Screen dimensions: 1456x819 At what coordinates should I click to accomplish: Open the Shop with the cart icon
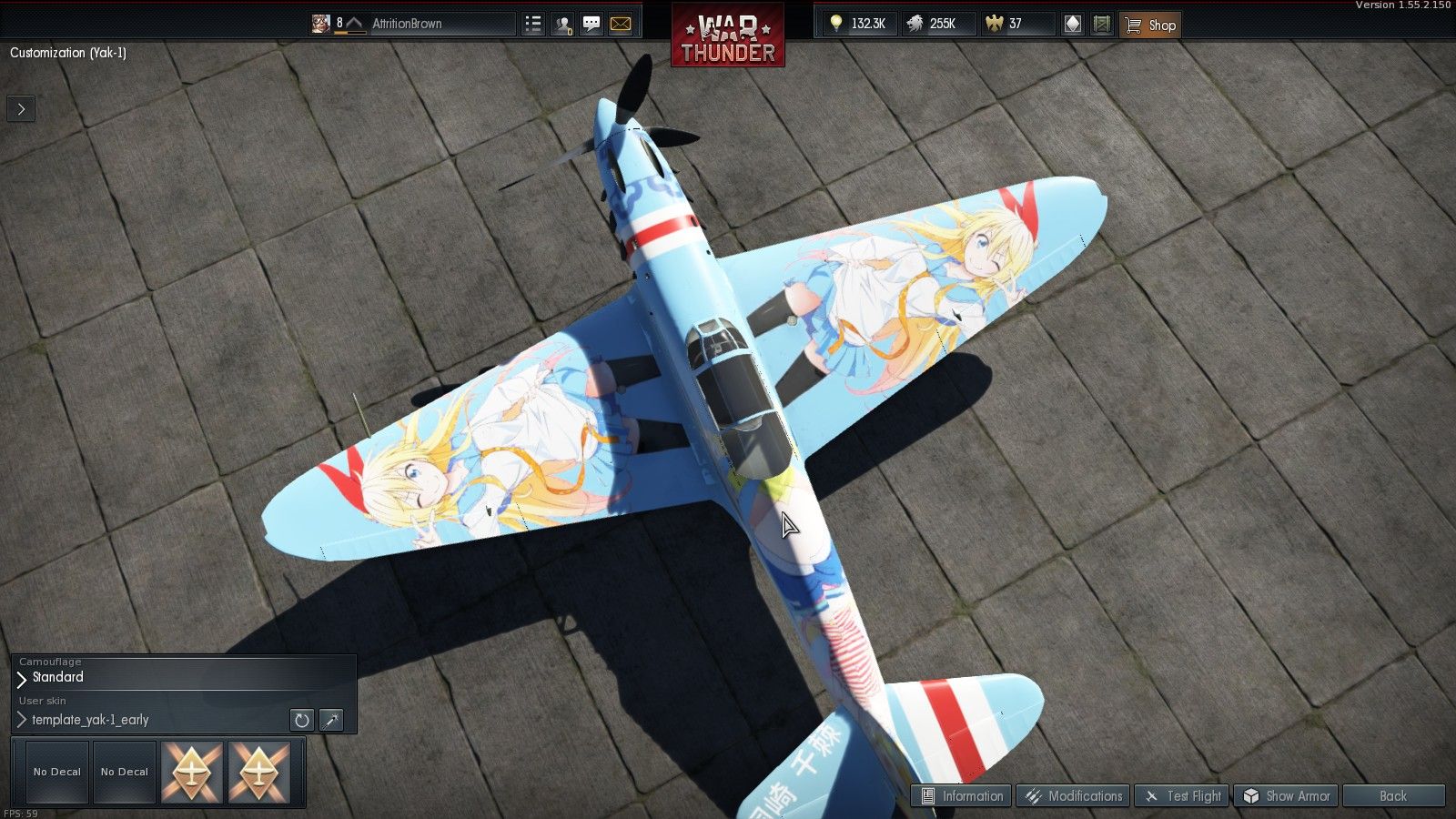pyautogui.click(x=1149, y=25)
